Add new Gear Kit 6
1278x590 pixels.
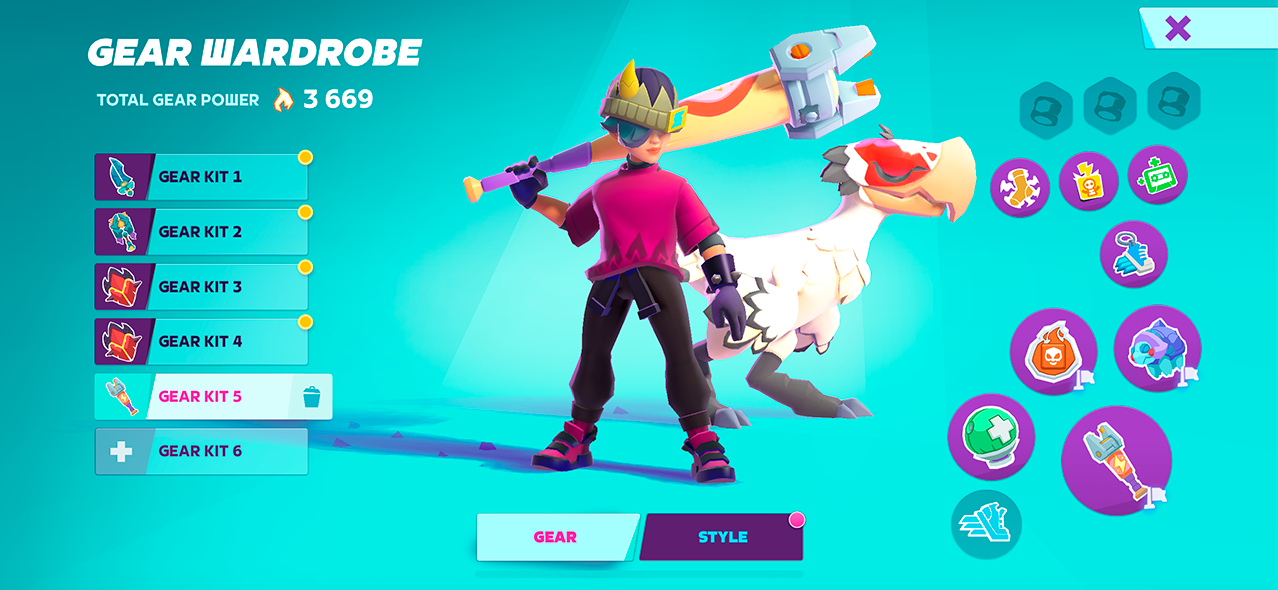click(x=201, y=452)
